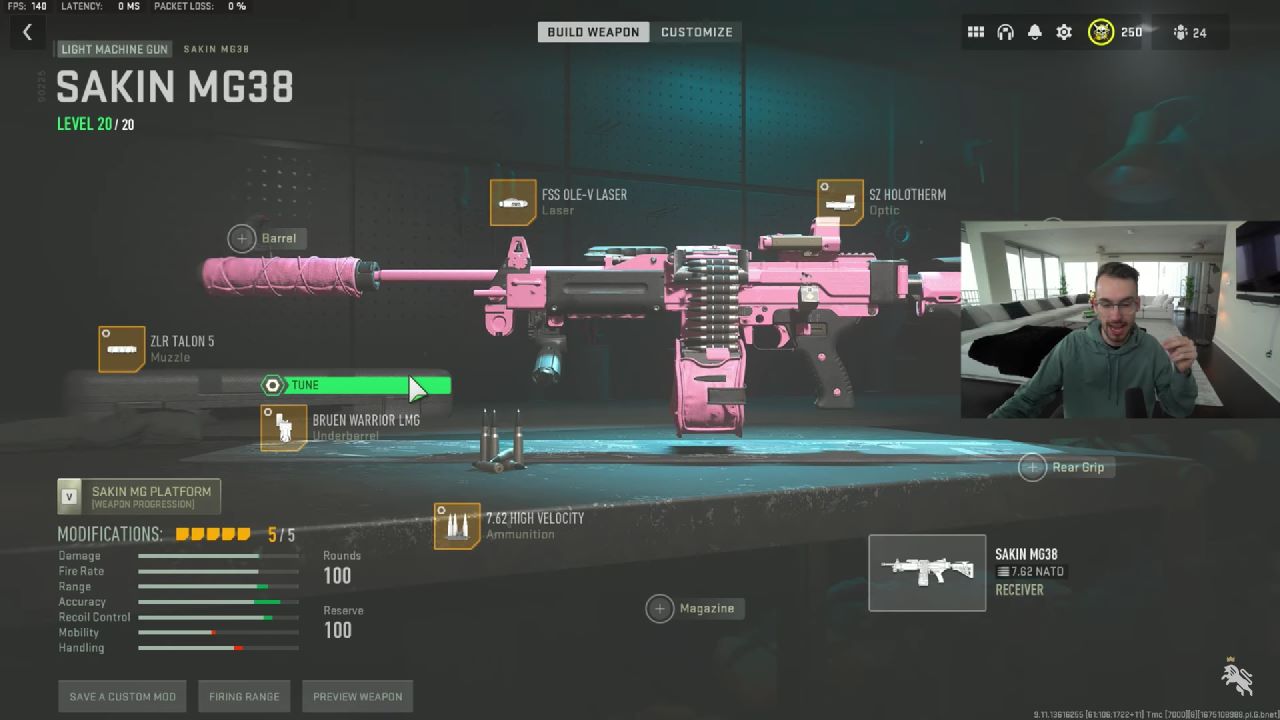This screenshot has height=720, width=1280.
Task: Select the Build Weapon tab
Action: (x=593, y=31)
